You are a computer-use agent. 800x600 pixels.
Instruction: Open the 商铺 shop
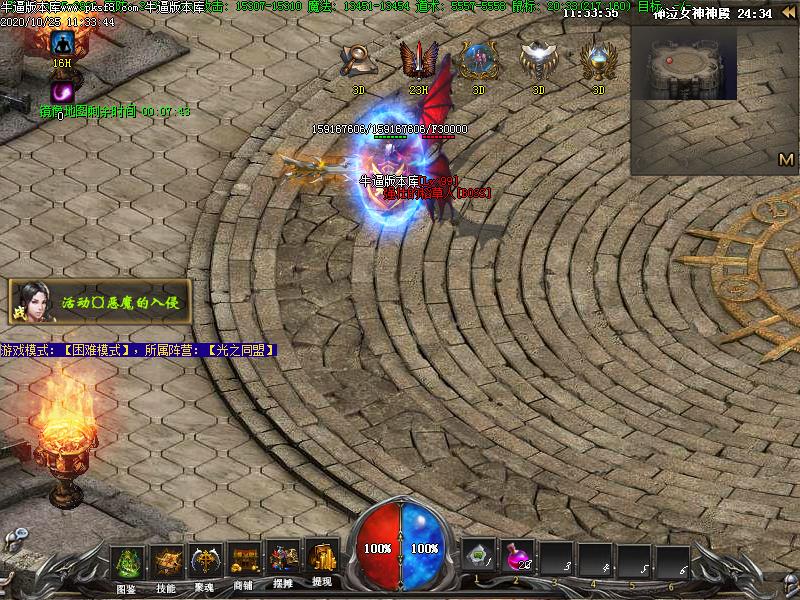coord(244,562)
